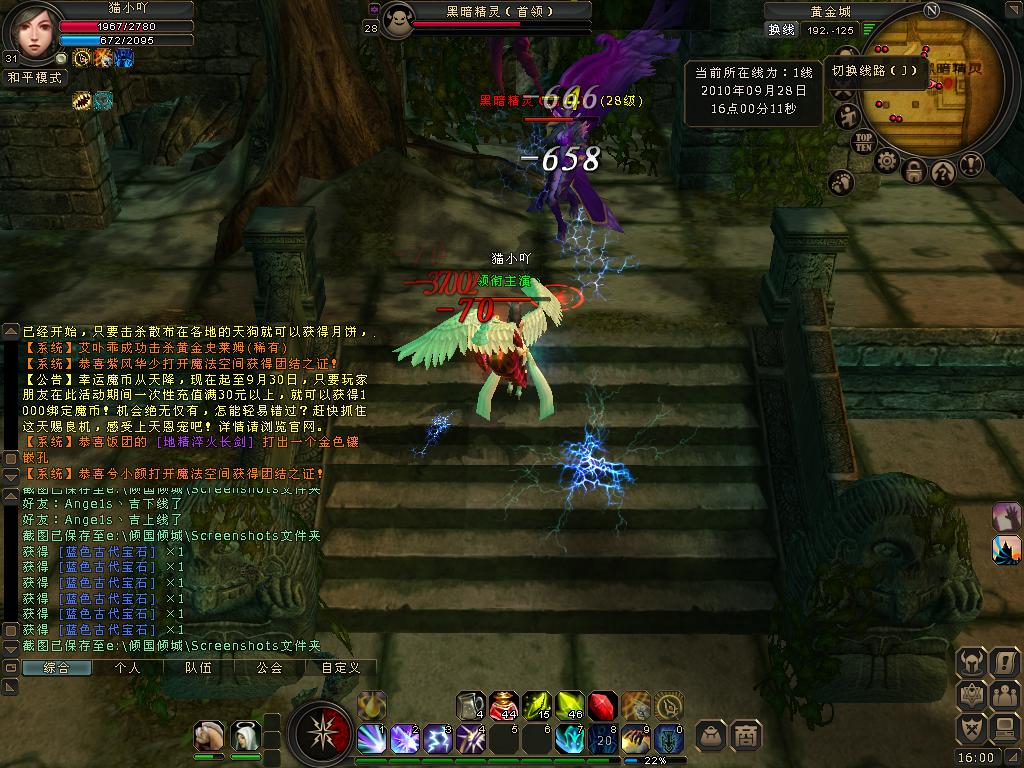Switch to the 公会 chat tab
The image size is (1024, 768).
tap(269, 668)
